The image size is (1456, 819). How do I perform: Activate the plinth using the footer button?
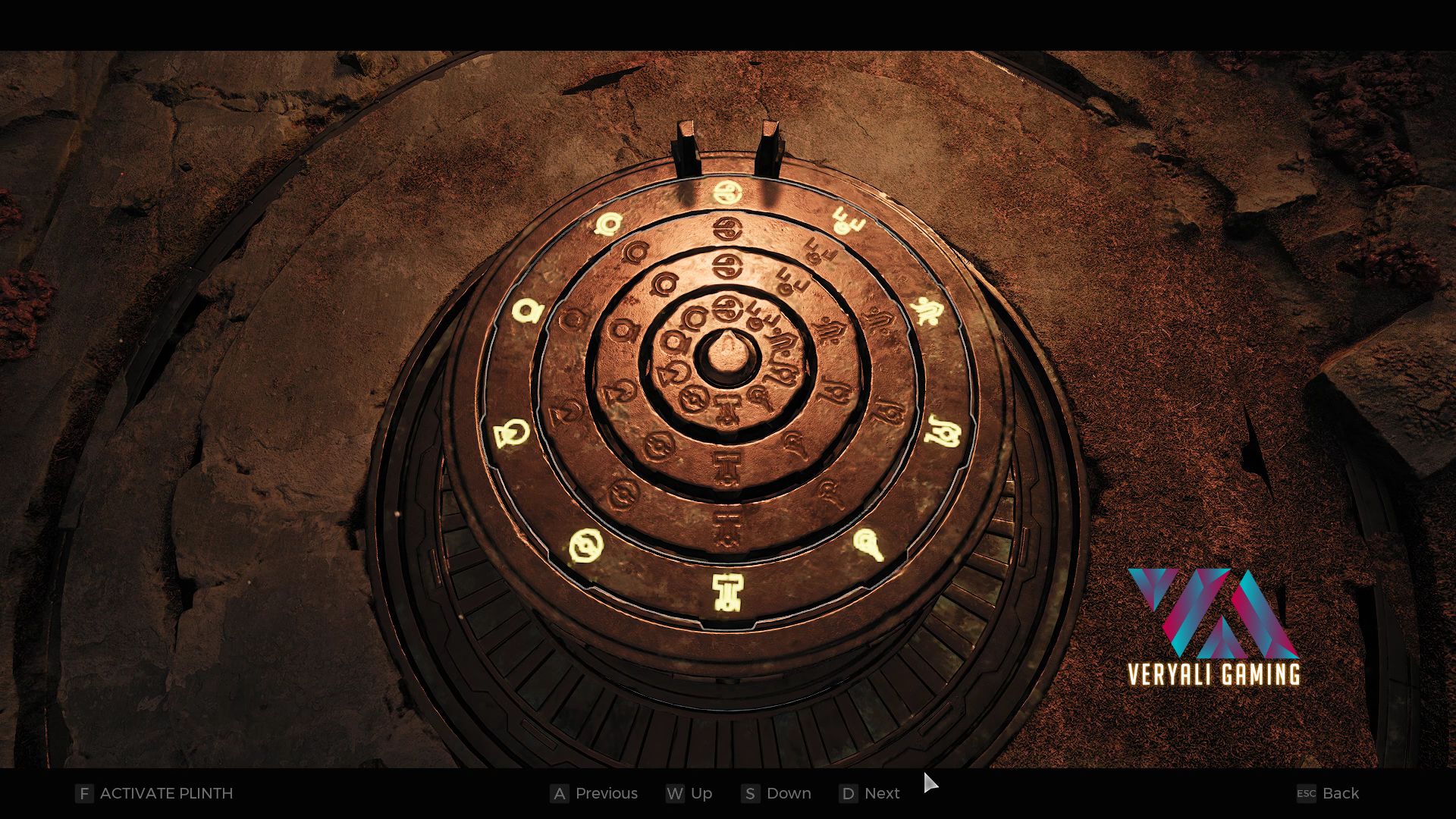click(155, 793)
